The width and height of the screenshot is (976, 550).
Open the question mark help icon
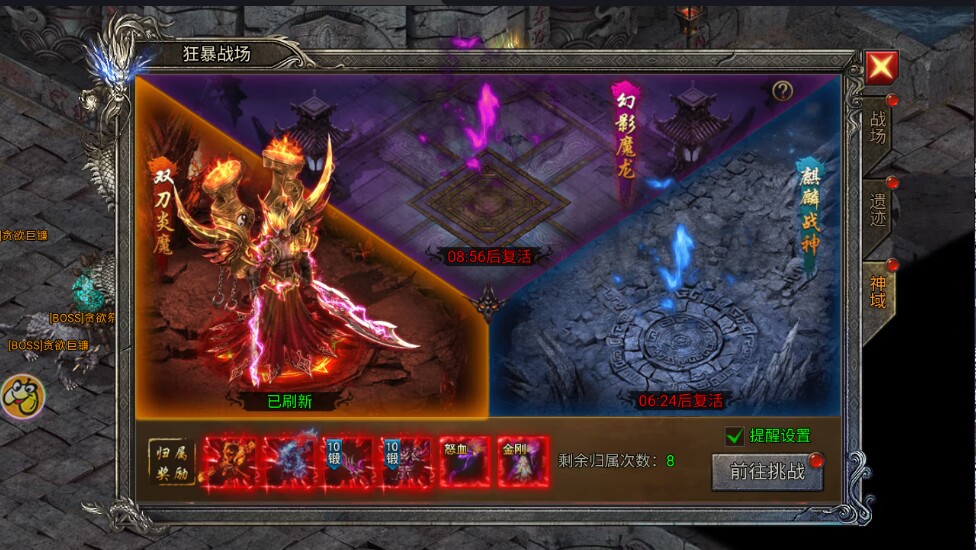[x=782, y=91]
